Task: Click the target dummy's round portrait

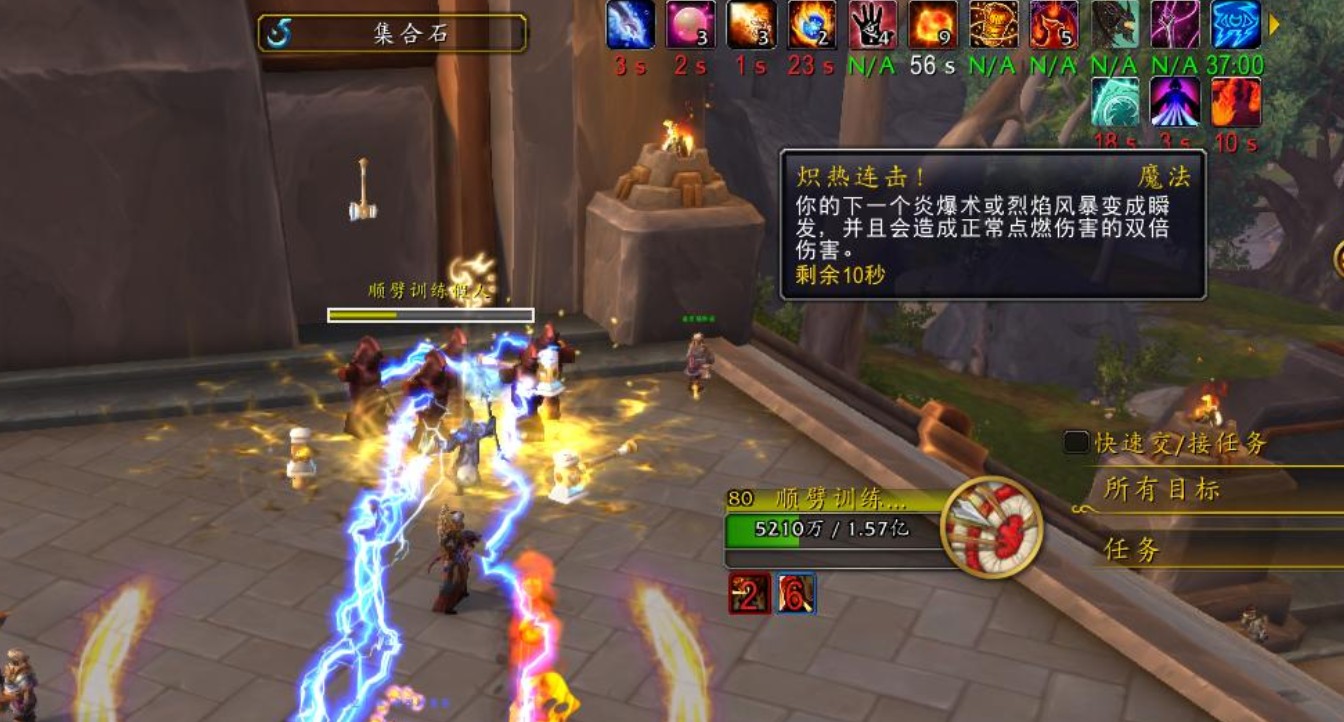Action: pos(992,530)
